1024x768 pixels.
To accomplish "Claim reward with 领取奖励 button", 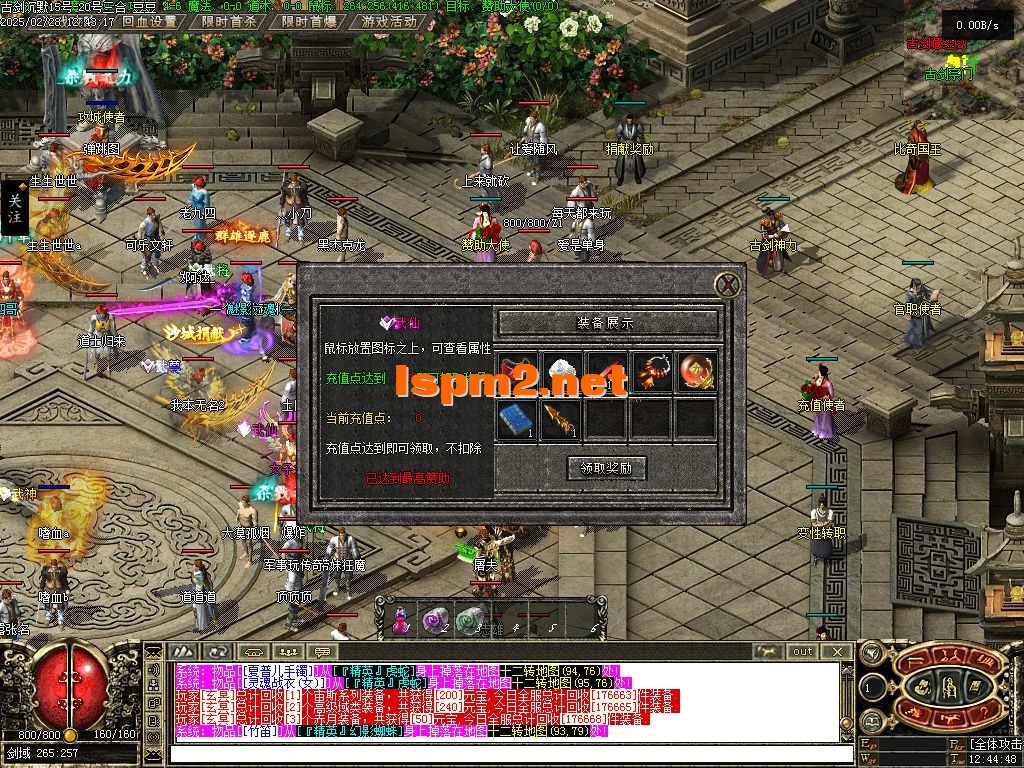I will (607, 467).
